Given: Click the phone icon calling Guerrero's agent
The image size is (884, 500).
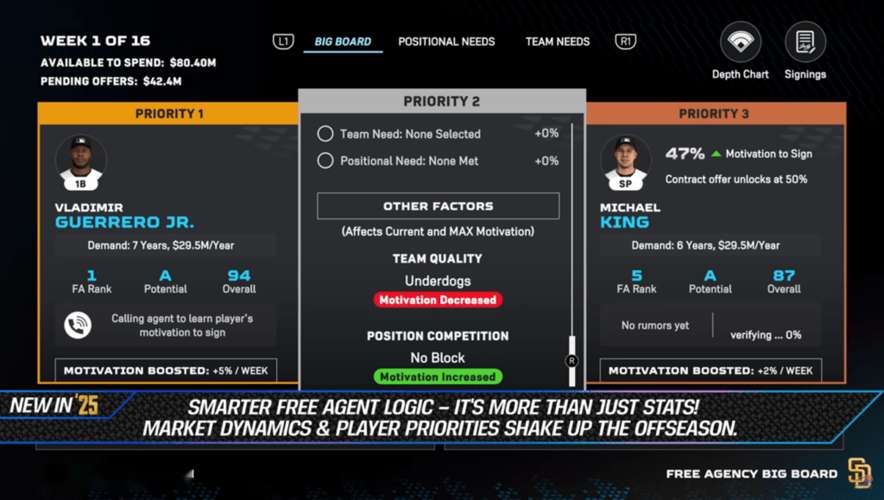Looking at the screenshot, I should pos(78,325).
